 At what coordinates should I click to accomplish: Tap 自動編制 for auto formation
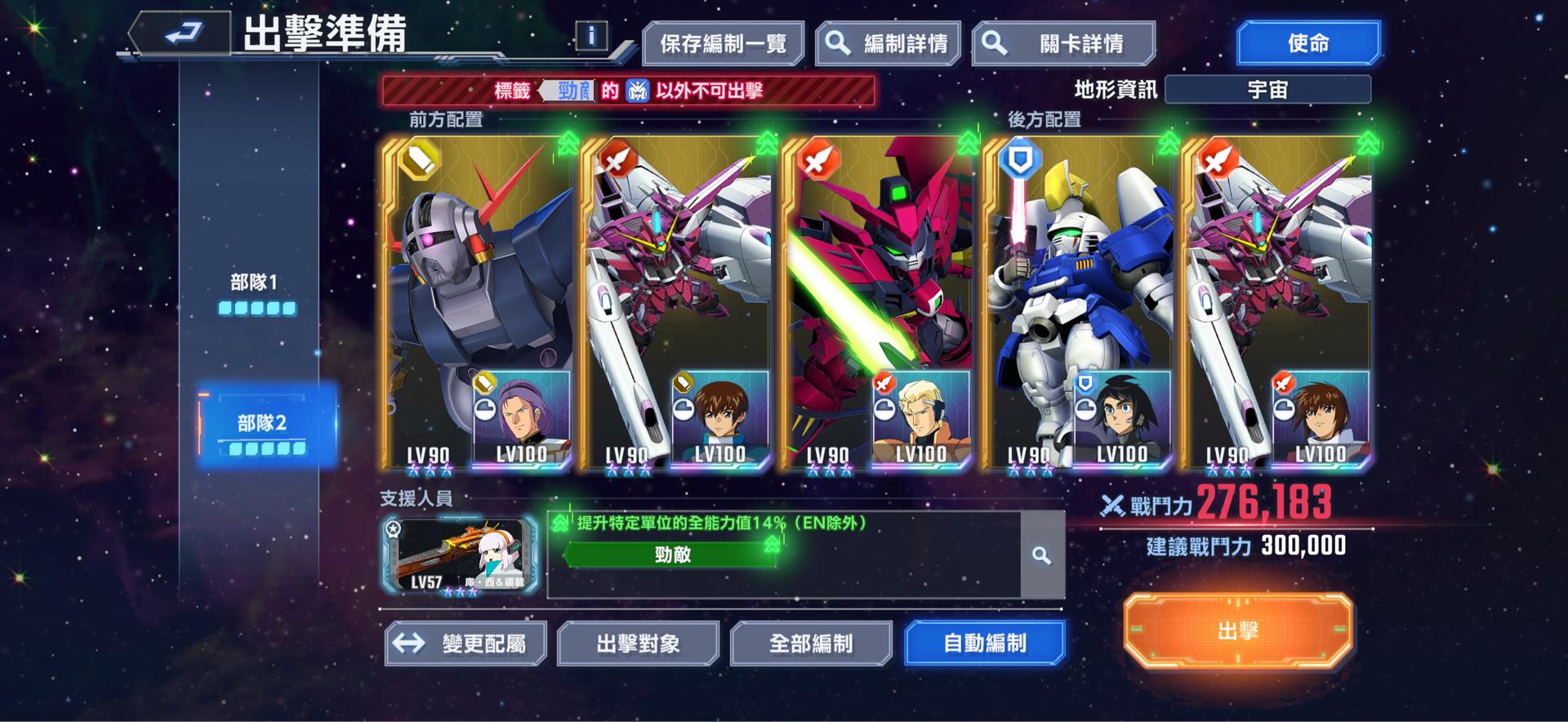point(985,644)
